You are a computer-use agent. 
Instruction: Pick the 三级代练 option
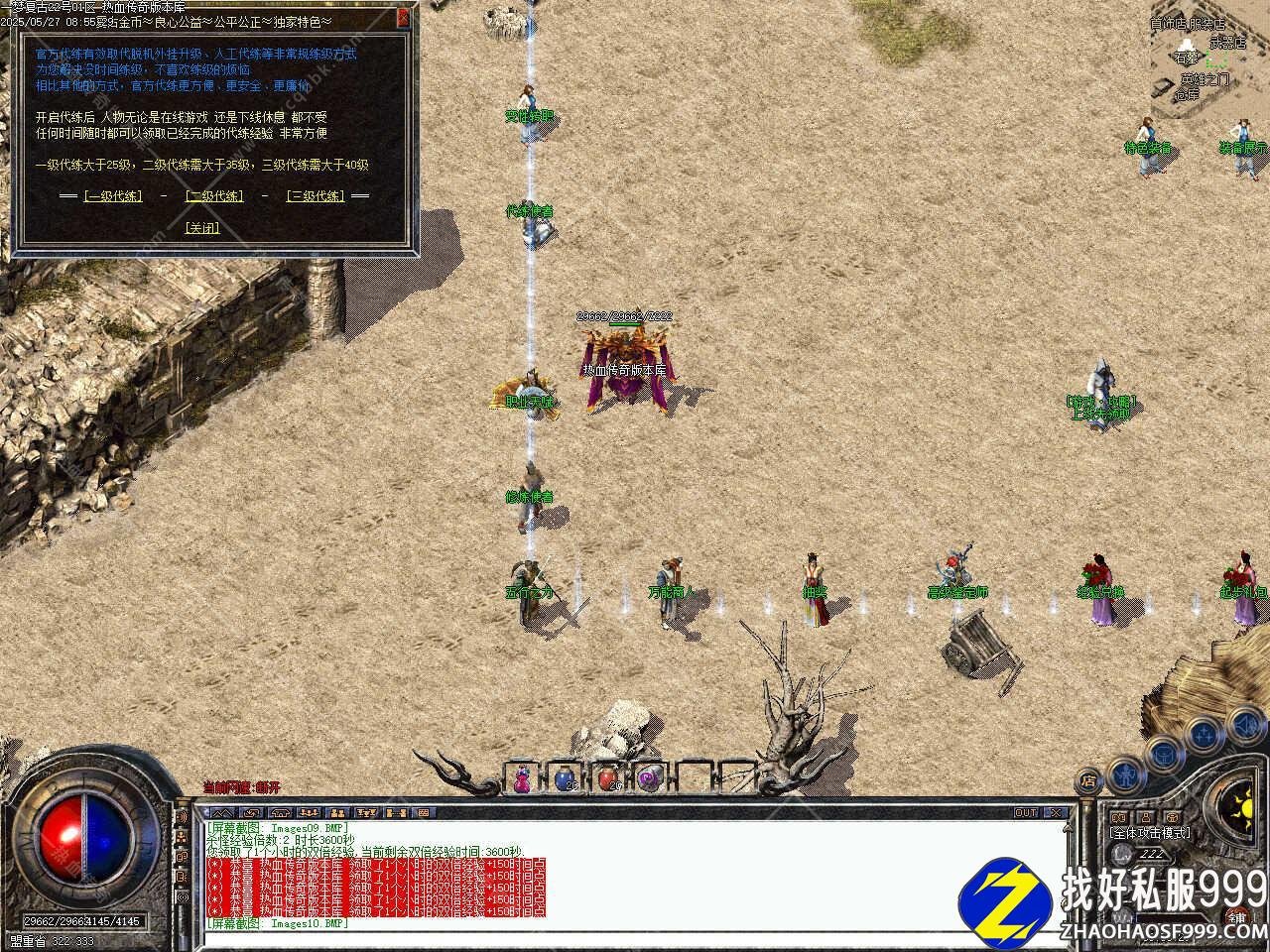coord(316,196)
